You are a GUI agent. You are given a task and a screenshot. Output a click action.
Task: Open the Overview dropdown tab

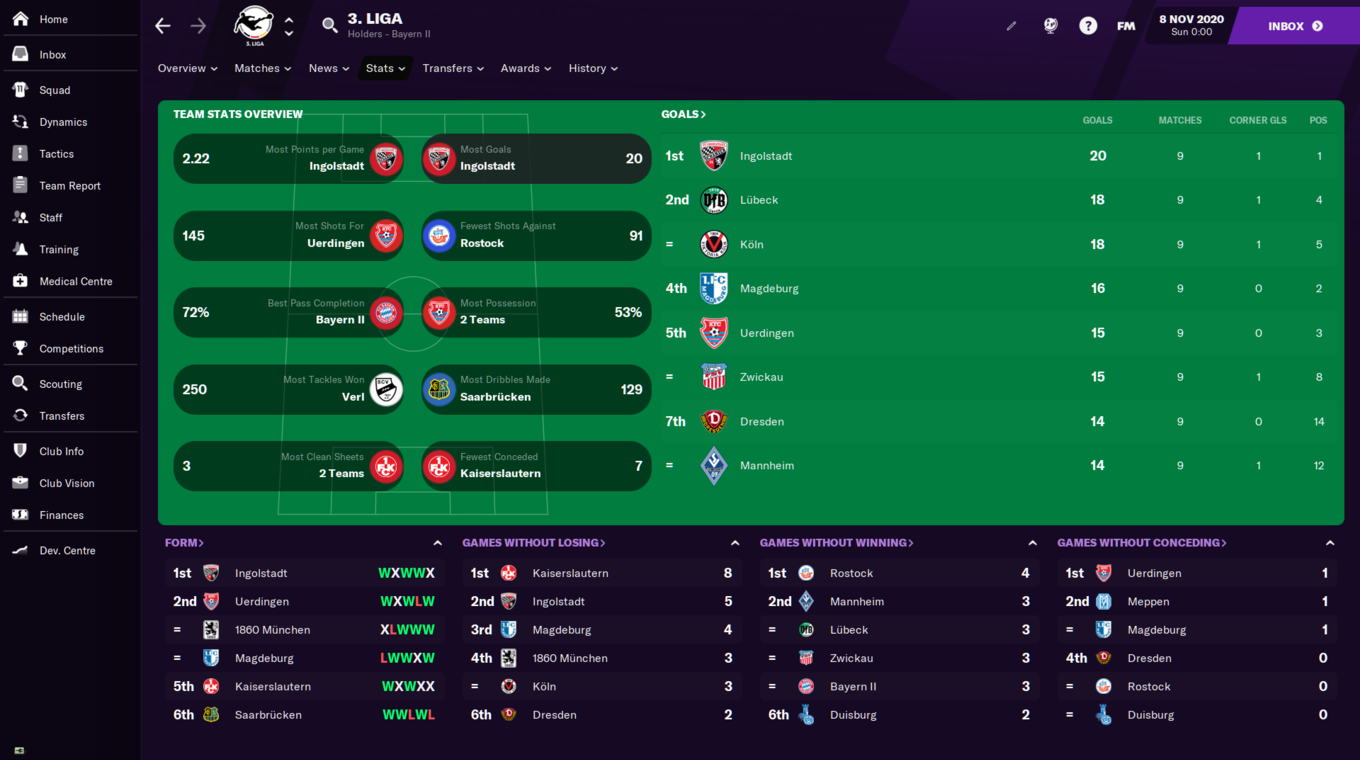point(187,68)
